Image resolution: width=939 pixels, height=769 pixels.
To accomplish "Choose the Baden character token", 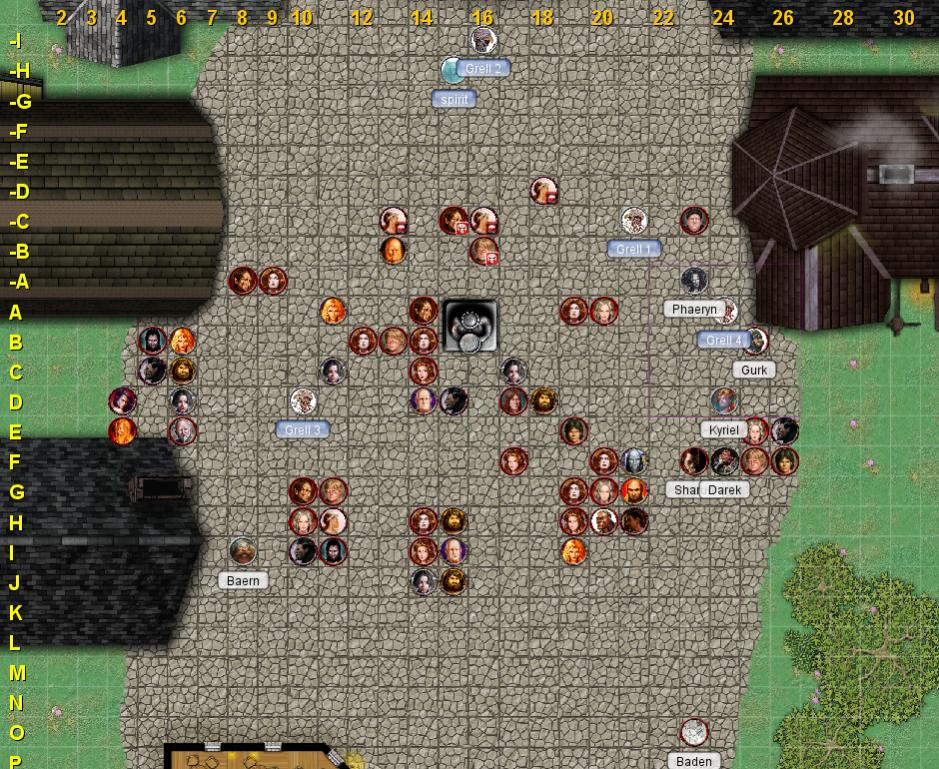I will click(694, 732).
